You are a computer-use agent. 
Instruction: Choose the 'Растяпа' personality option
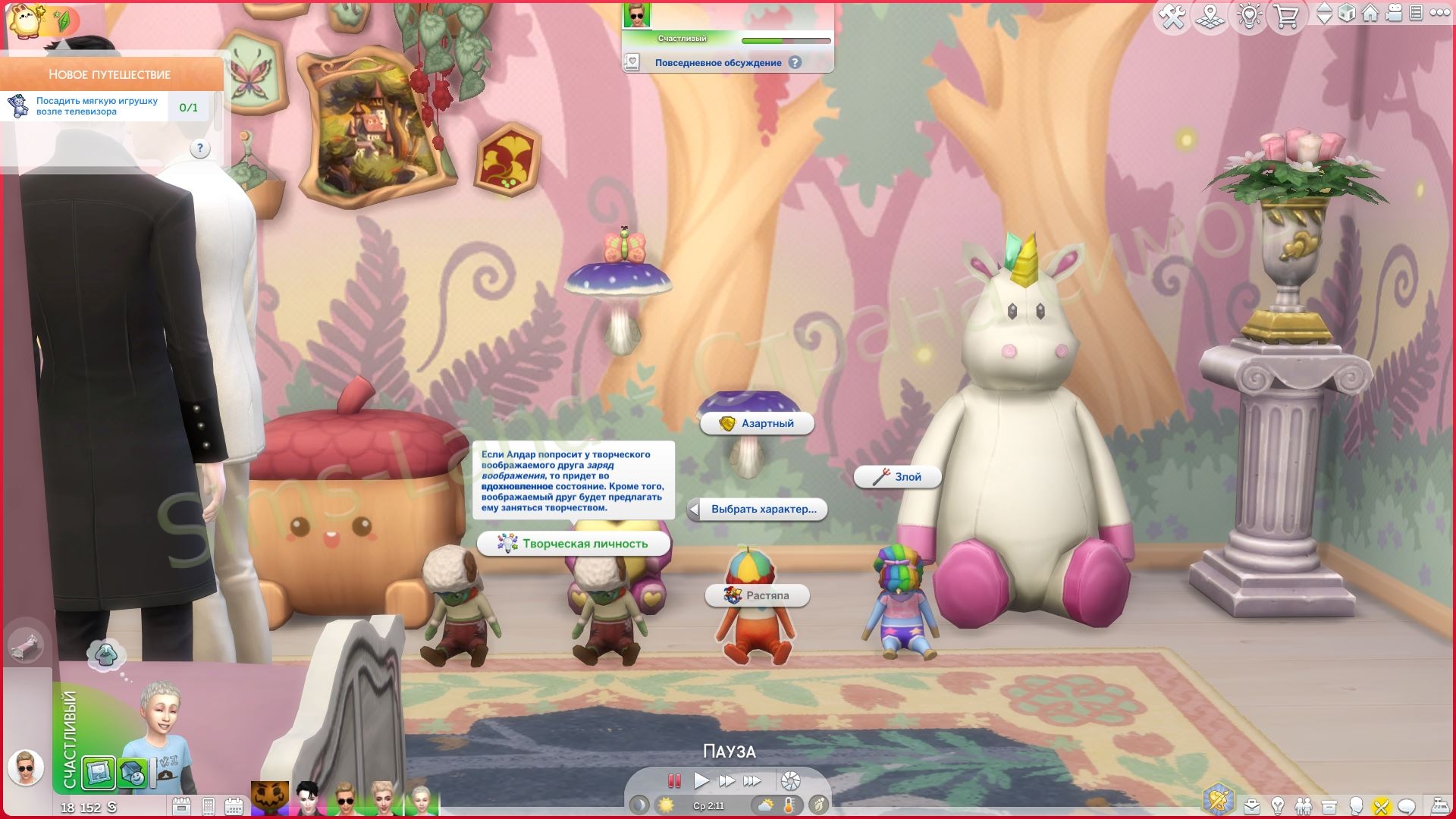coord(758,595)
